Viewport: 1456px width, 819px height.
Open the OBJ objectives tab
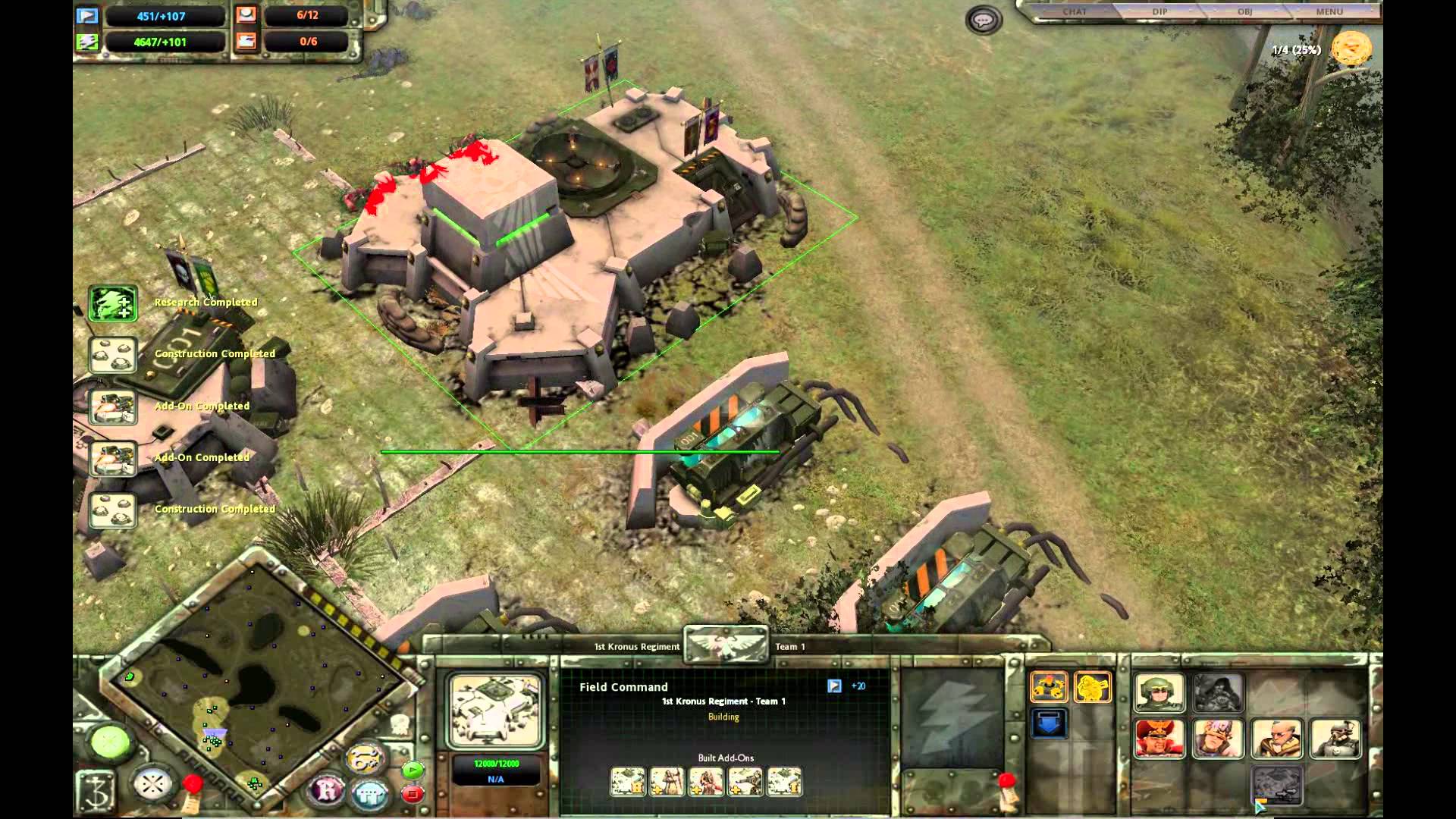(x=1244, y=11)
